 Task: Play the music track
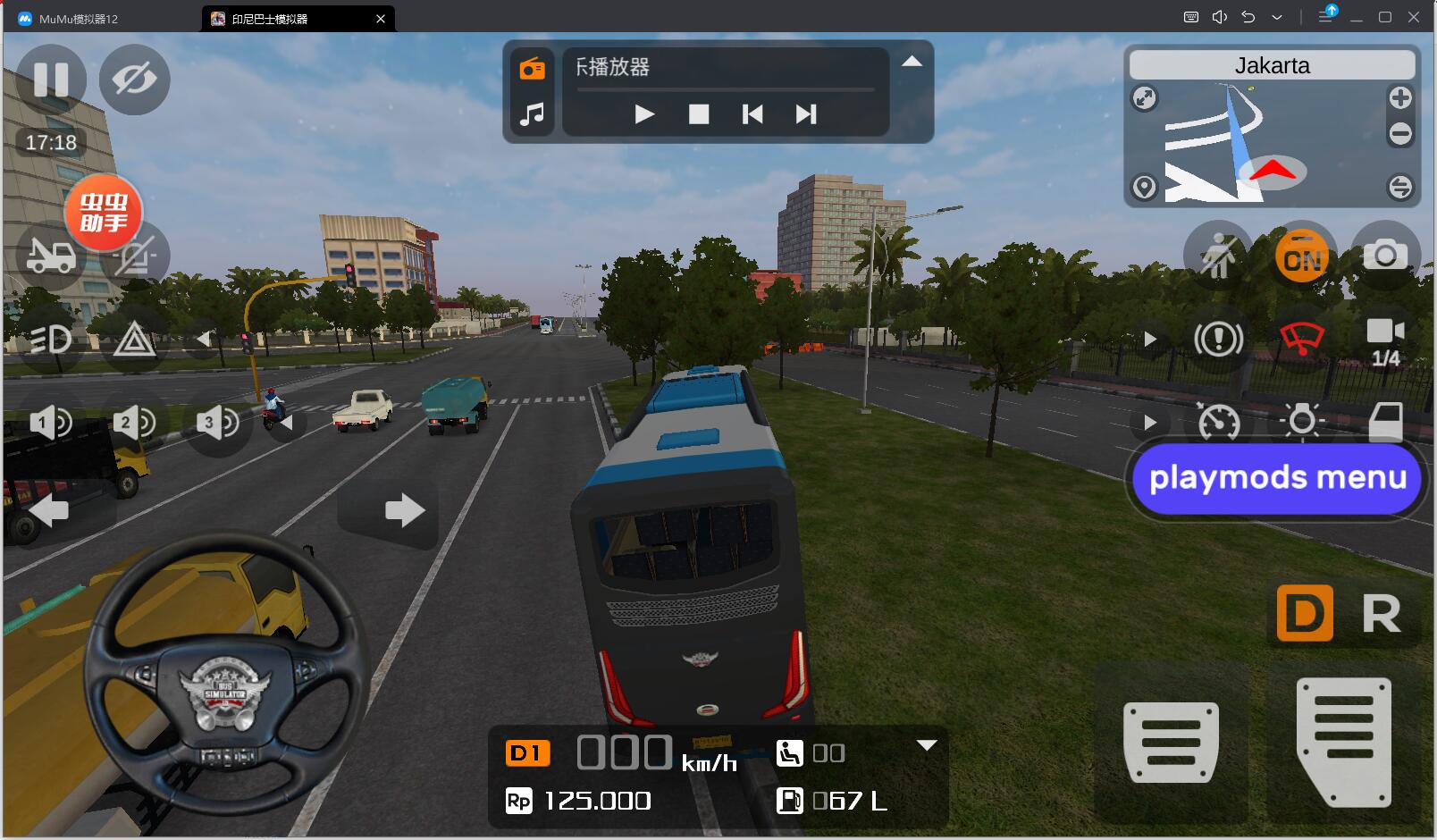point(644,114)
